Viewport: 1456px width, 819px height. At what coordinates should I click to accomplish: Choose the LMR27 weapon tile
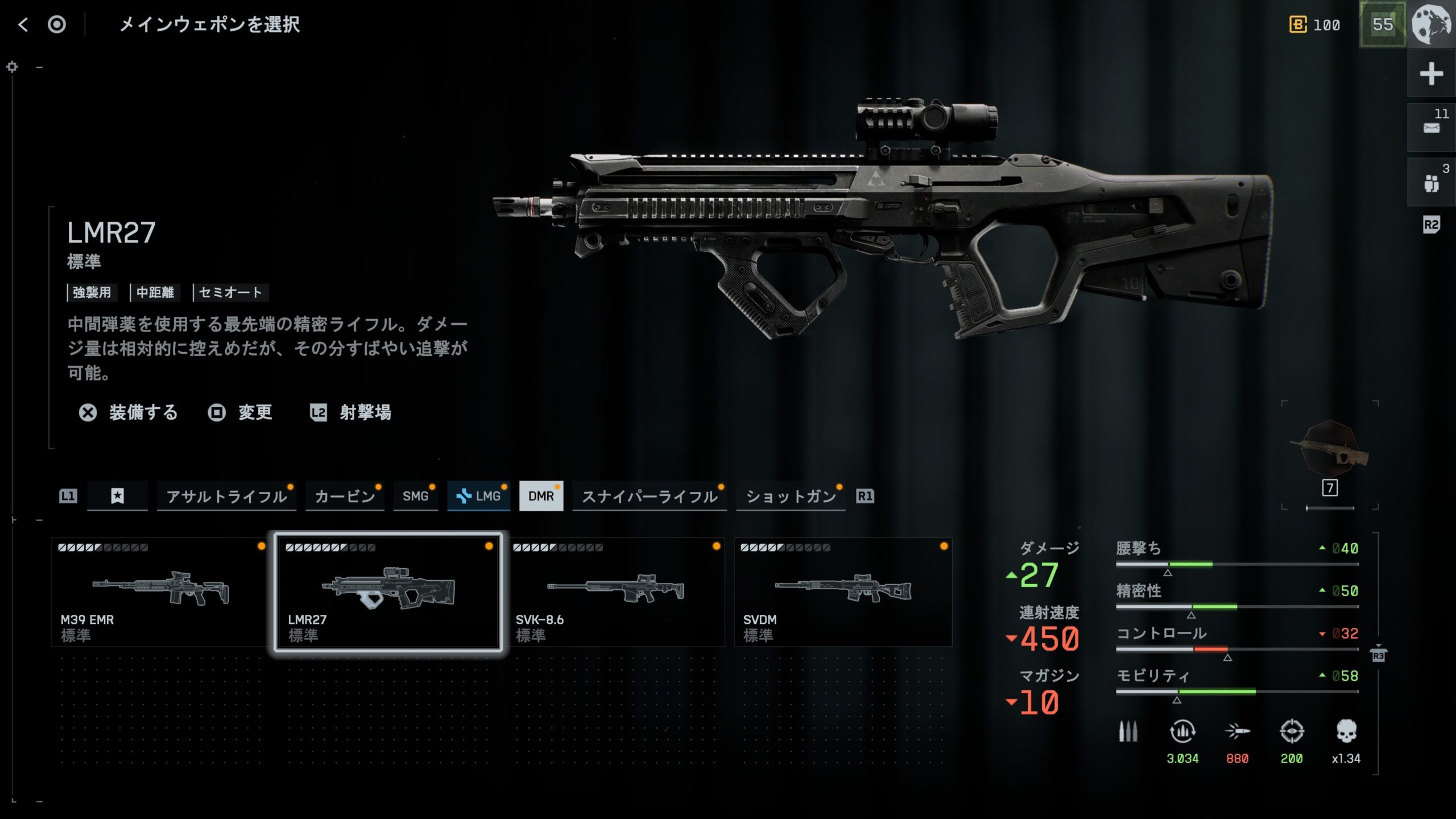(388, 591)
